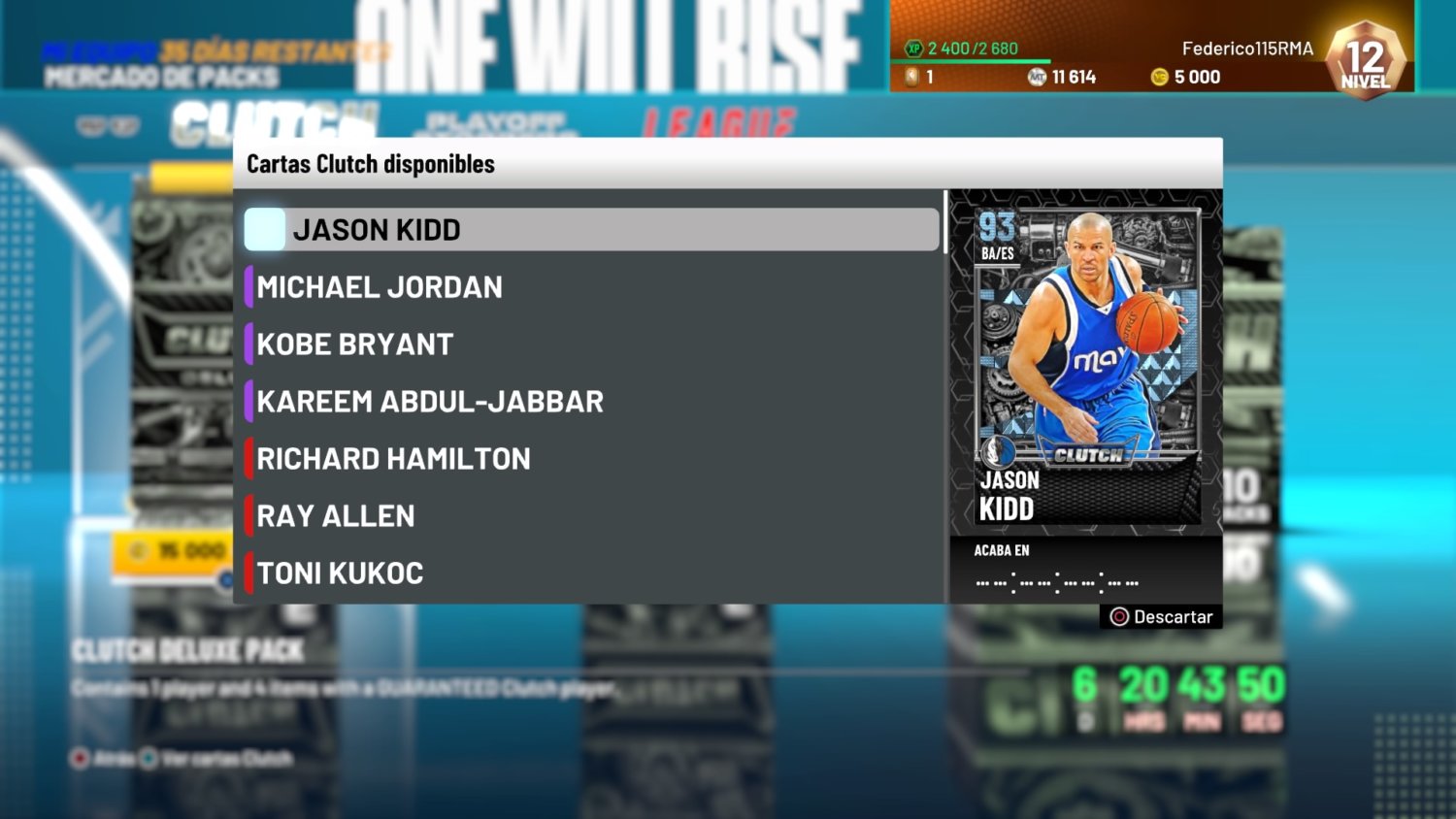The image size is (1456, 819).
Task: Click the blue Ver cartas Clutch icon
Action: pyautogui.click(x=150, y=758)
